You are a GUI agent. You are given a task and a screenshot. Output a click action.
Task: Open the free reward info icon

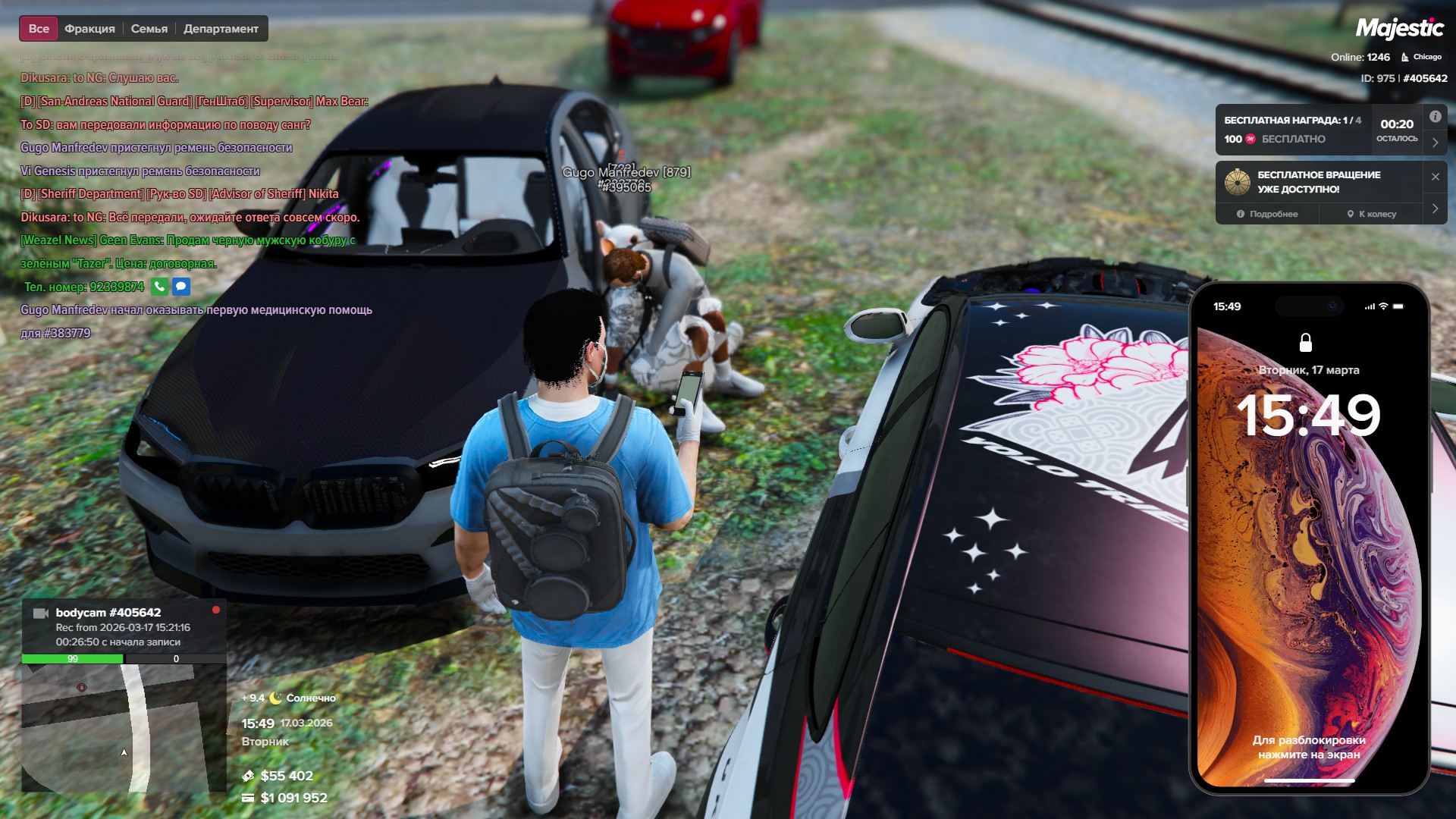click(x=1435, y=117)
